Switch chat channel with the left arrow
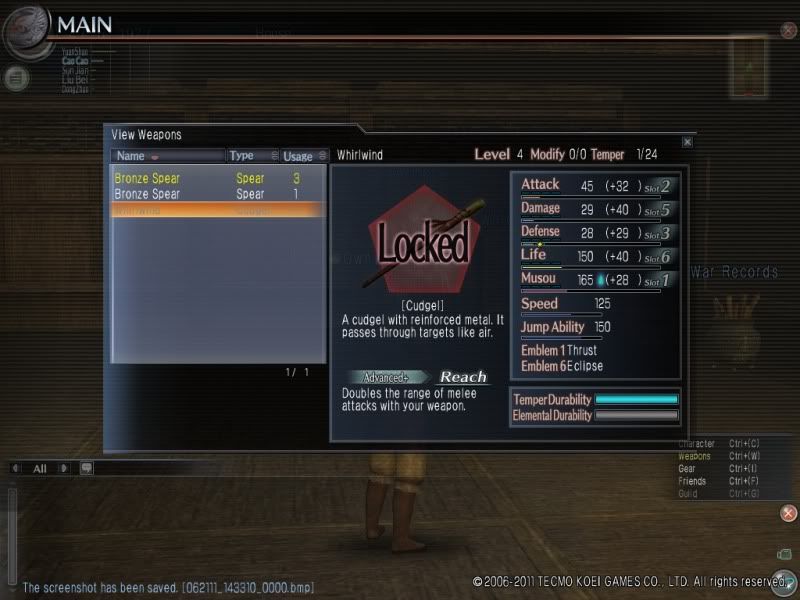 17,468
